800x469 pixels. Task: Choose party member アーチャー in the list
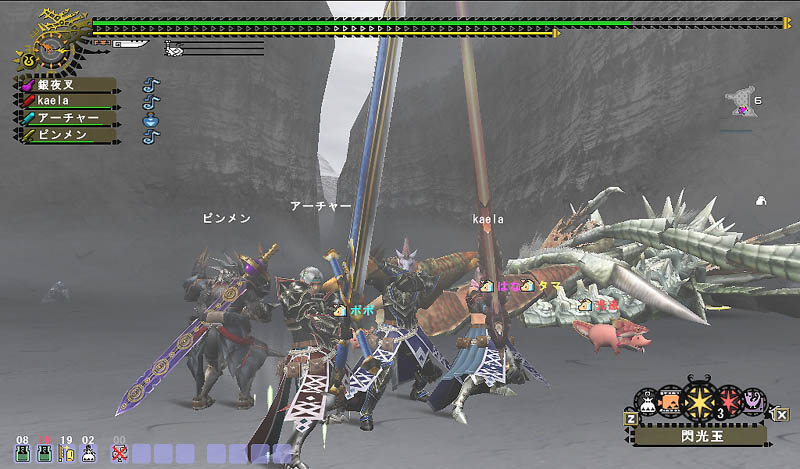pyautogui.click(x=67, y=118)
